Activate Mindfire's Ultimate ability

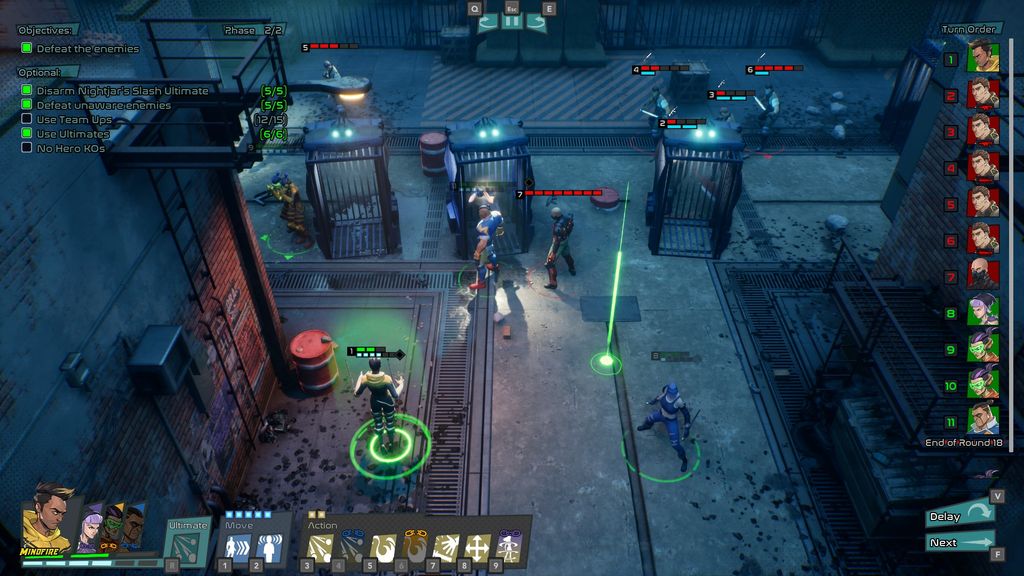(188, 545)
